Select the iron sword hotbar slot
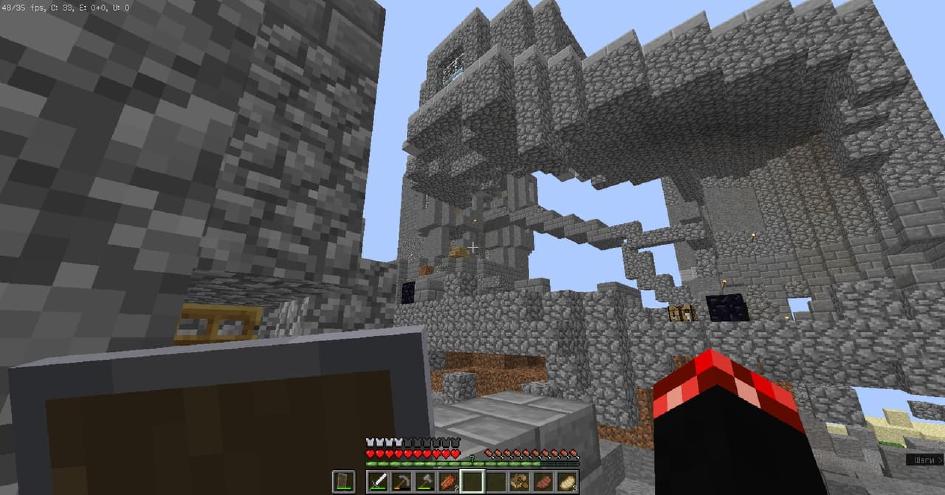945x495 pixels. tap(379, 482)
